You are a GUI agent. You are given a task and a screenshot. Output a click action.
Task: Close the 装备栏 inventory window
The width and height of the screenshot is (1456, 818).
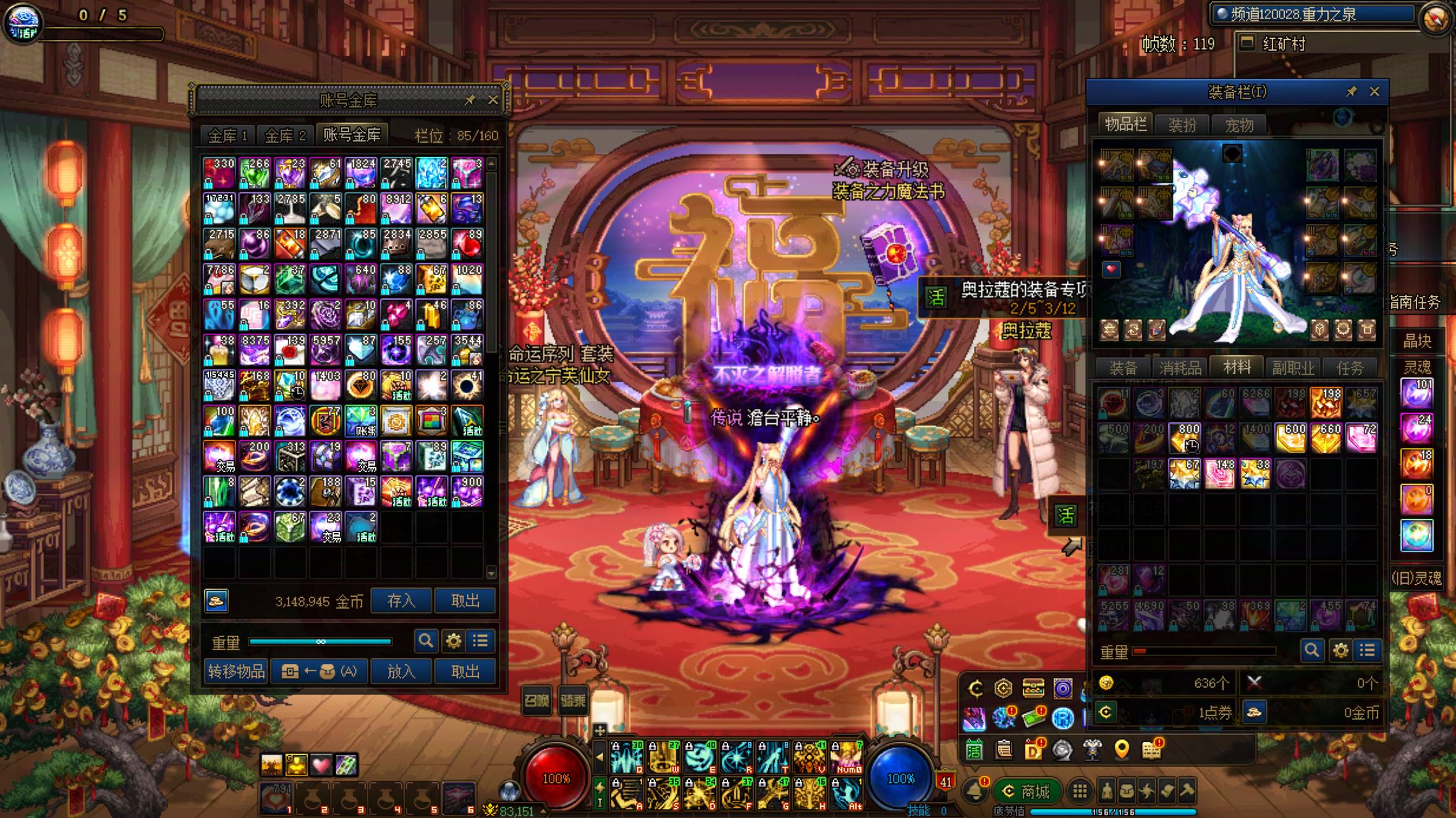(x=1374, y=91)
